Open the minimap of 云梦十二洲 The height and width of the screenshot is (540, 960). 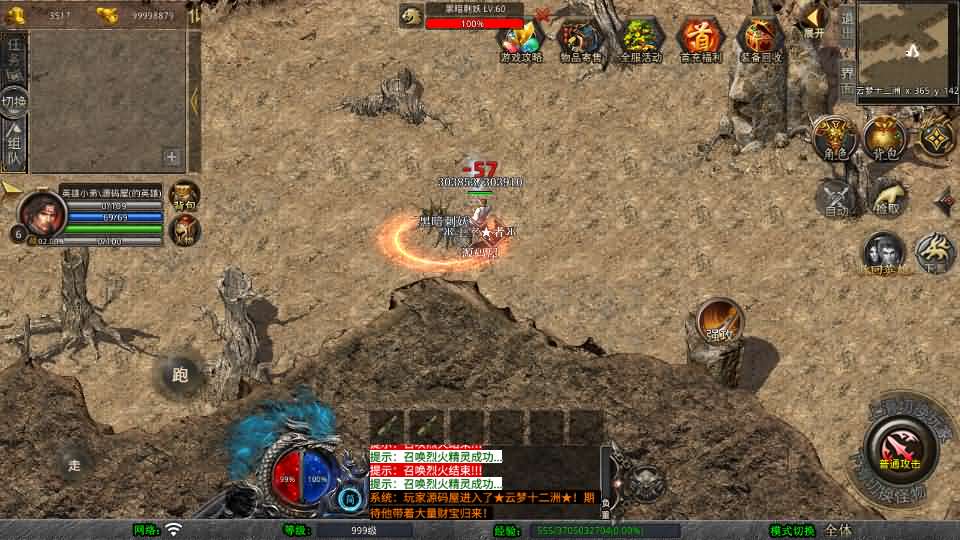coord(907,42)
